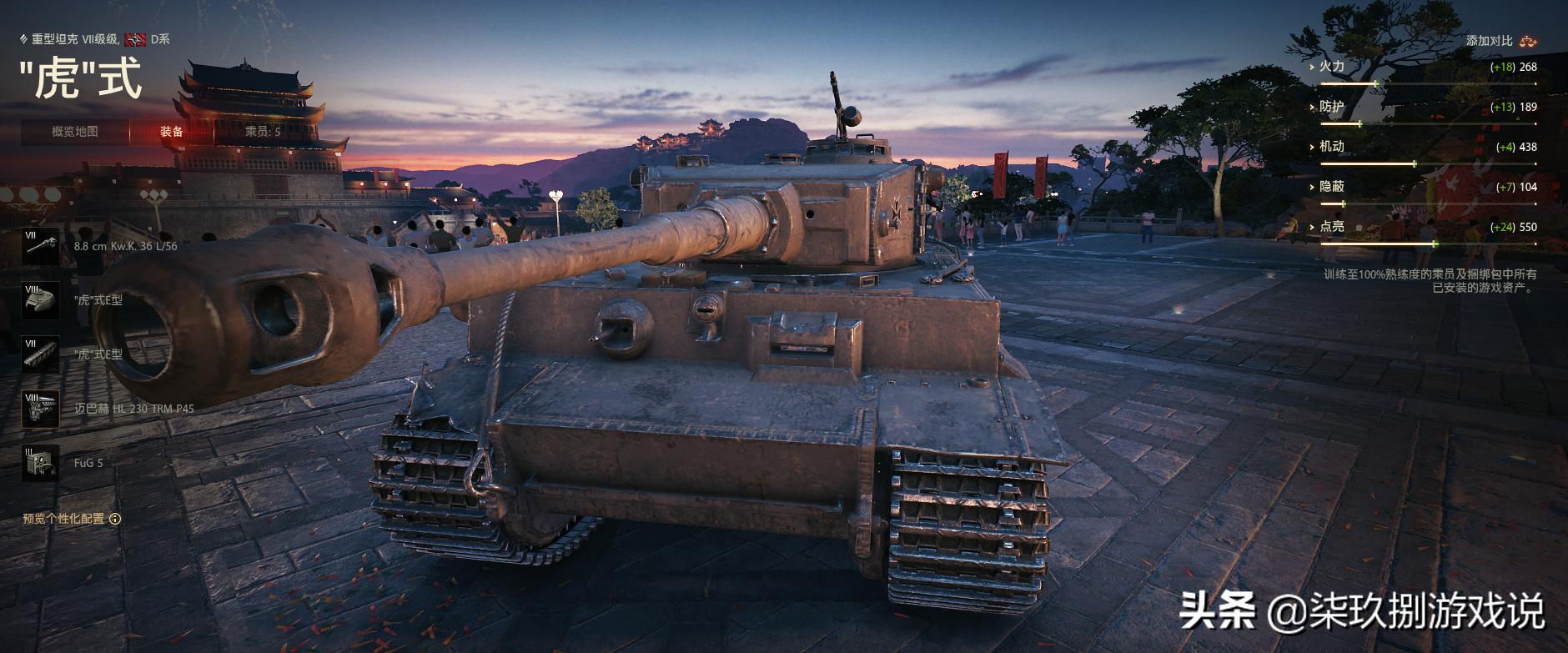Expand the 防护 protection stat

[1331, 107]
